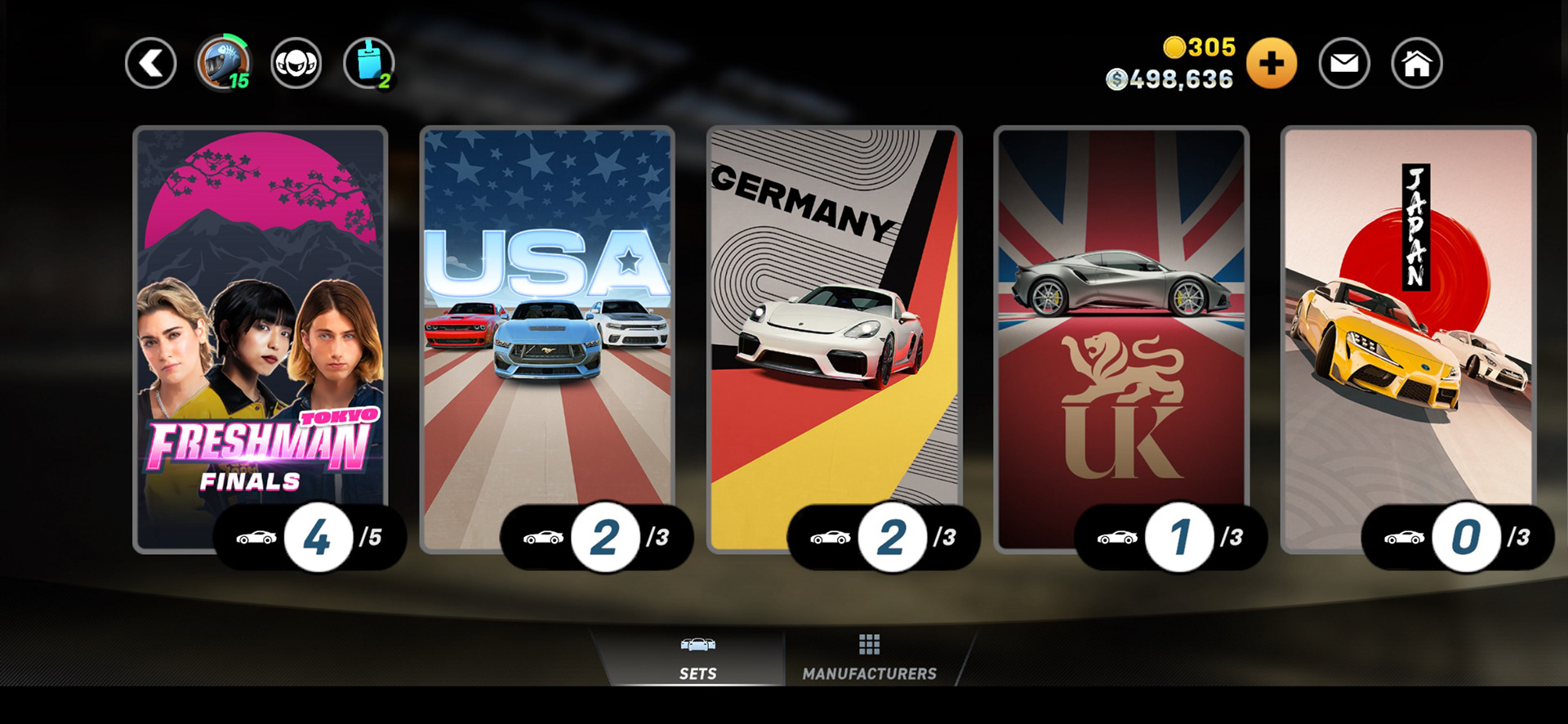Image resolution: width=1568 pixels, height=724 pixels.
Task: Open the Germany car set card
Action: click(x=834, y=327)
